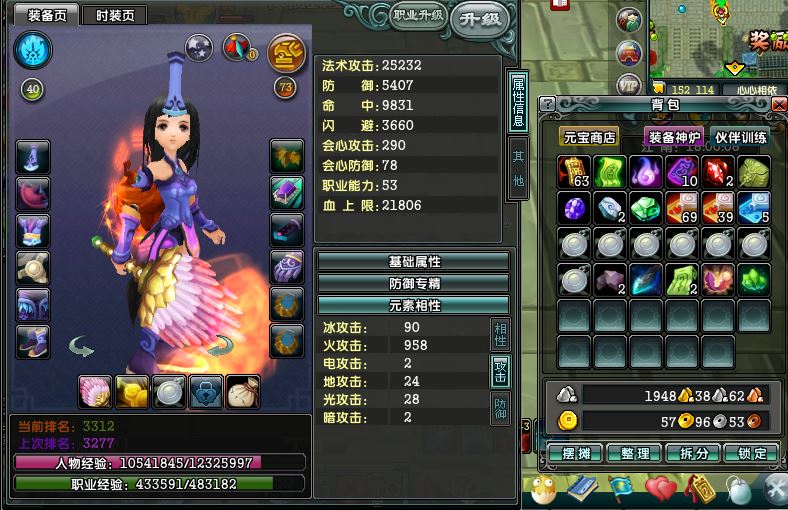Open the 职业升级 class upgrade
The width and height of the screenshot is (788, 510).
pyautogui.click(x=416, y=15)
